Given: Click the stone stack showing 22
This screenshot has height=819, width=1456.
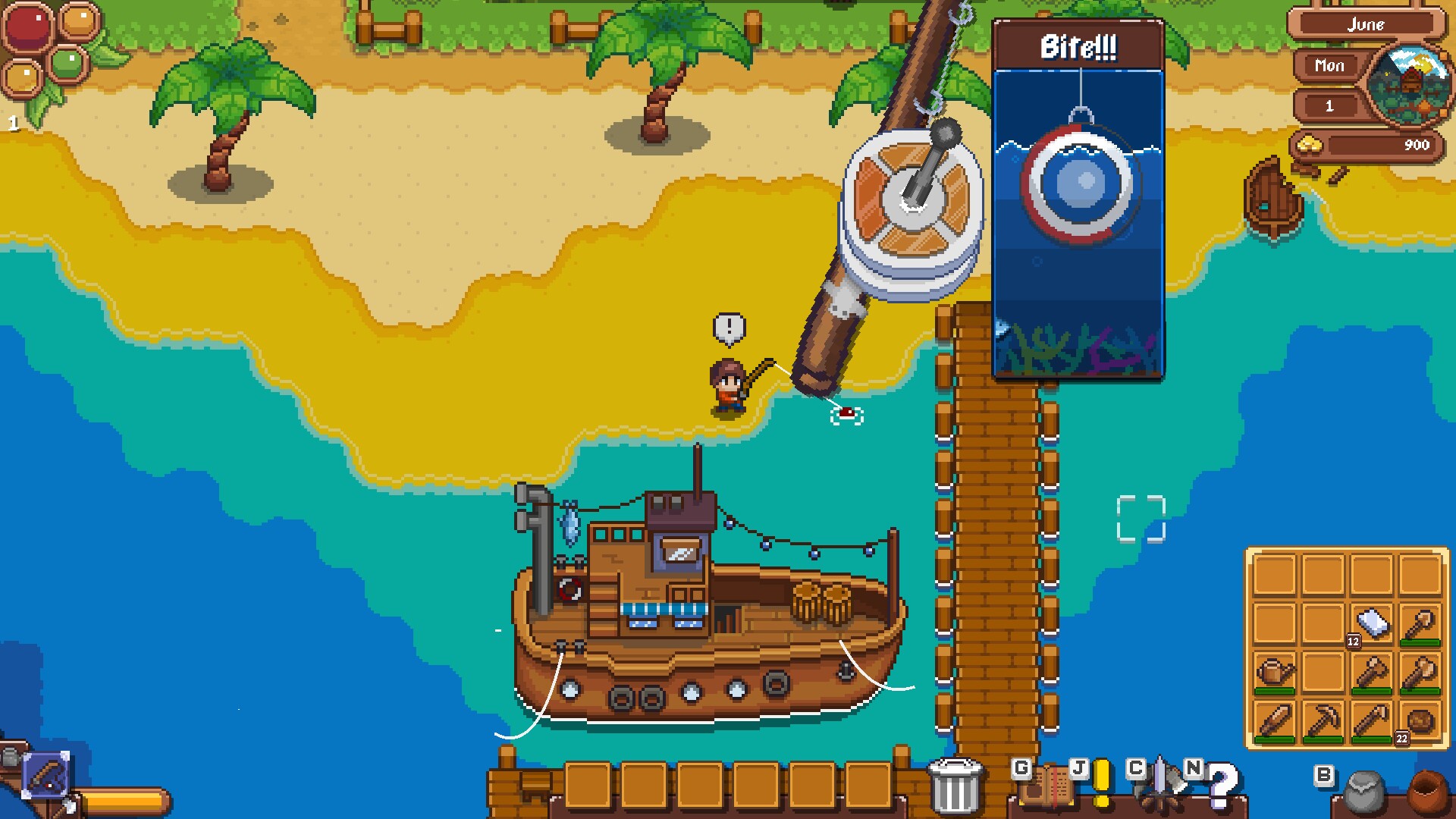Looking at the screenshot, I should (x=1420, y=721).
